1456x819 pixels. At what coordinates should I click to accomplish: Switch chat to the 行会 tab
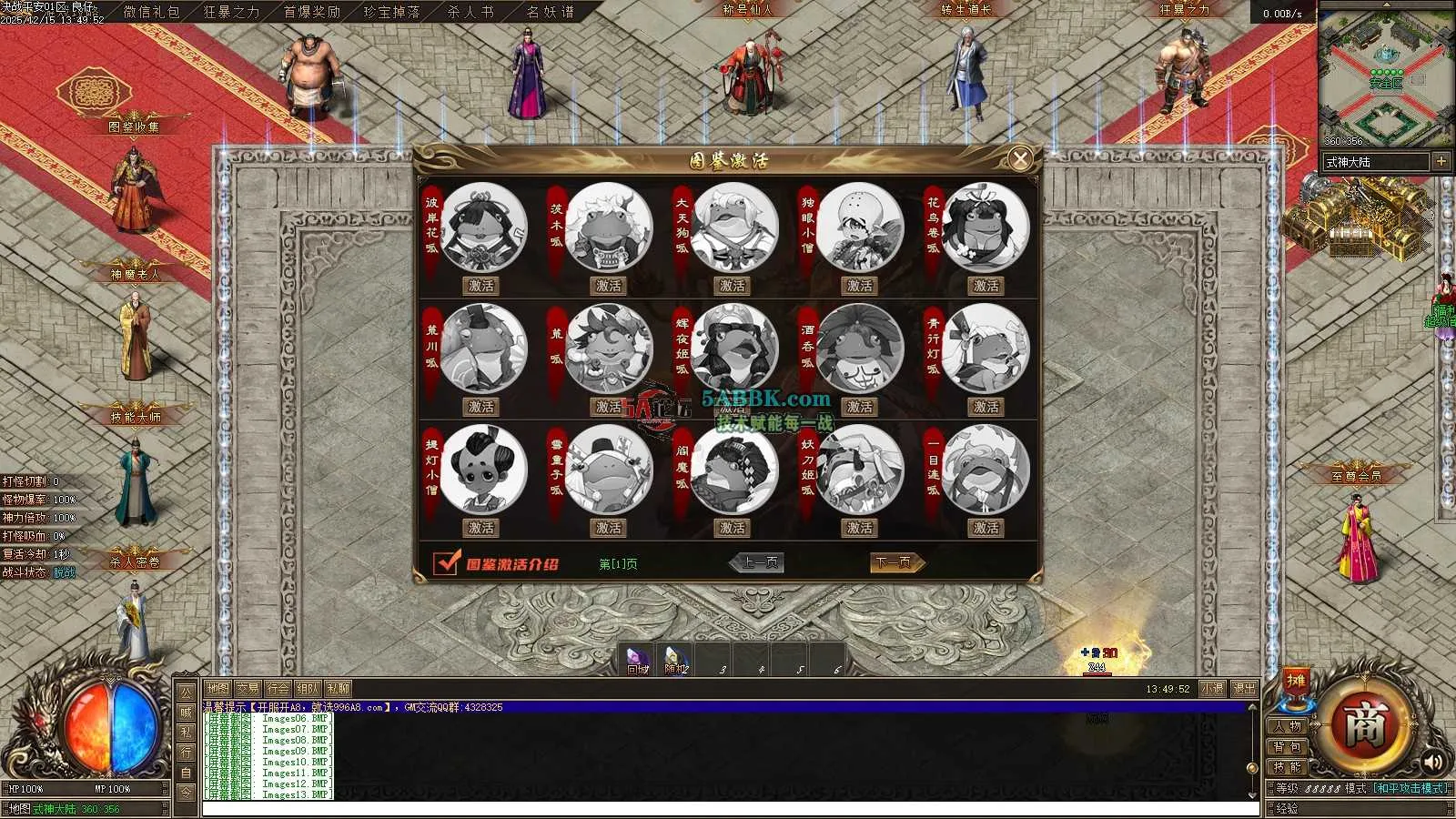point(278,689)
